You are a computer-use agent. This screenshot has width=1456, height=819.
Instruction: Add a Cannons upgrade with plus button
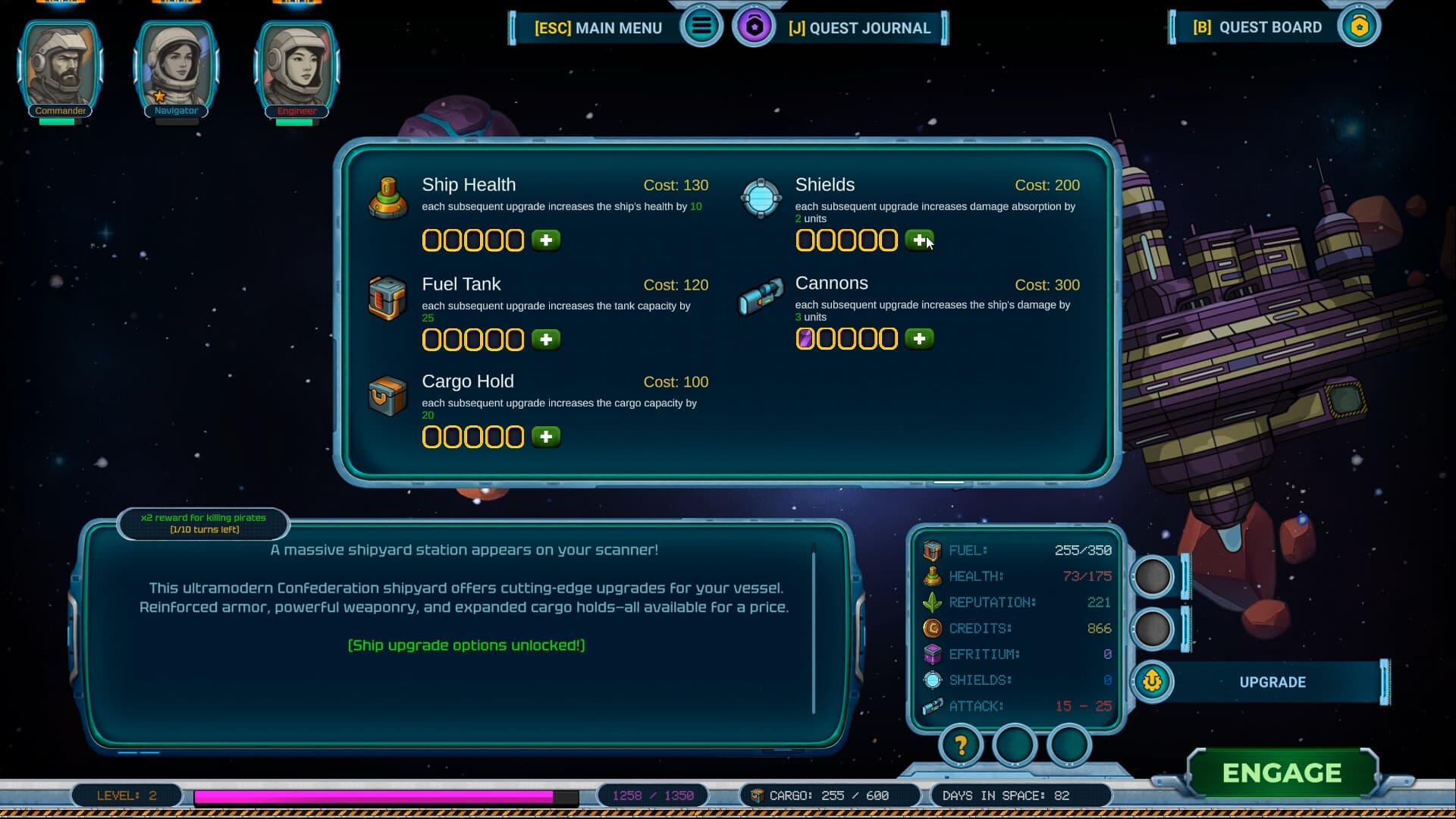pos(919,339)
